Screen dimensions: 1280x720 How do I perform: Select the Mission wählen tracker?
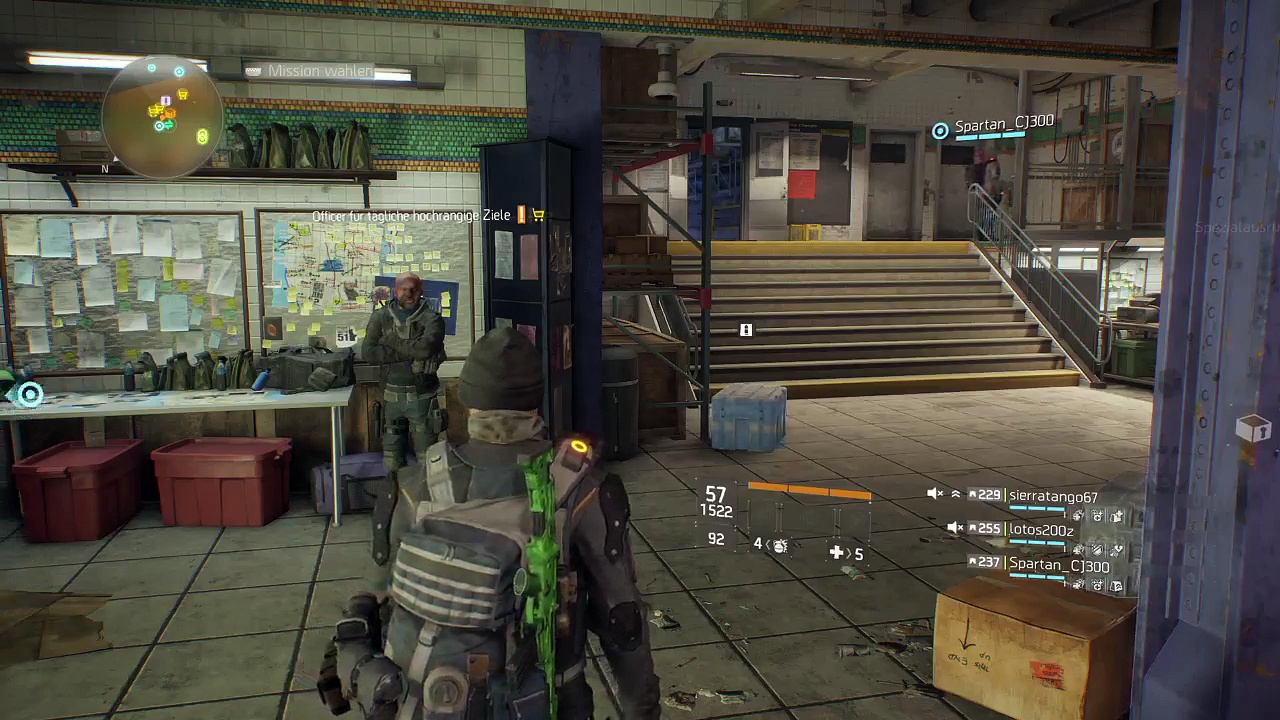320,71
